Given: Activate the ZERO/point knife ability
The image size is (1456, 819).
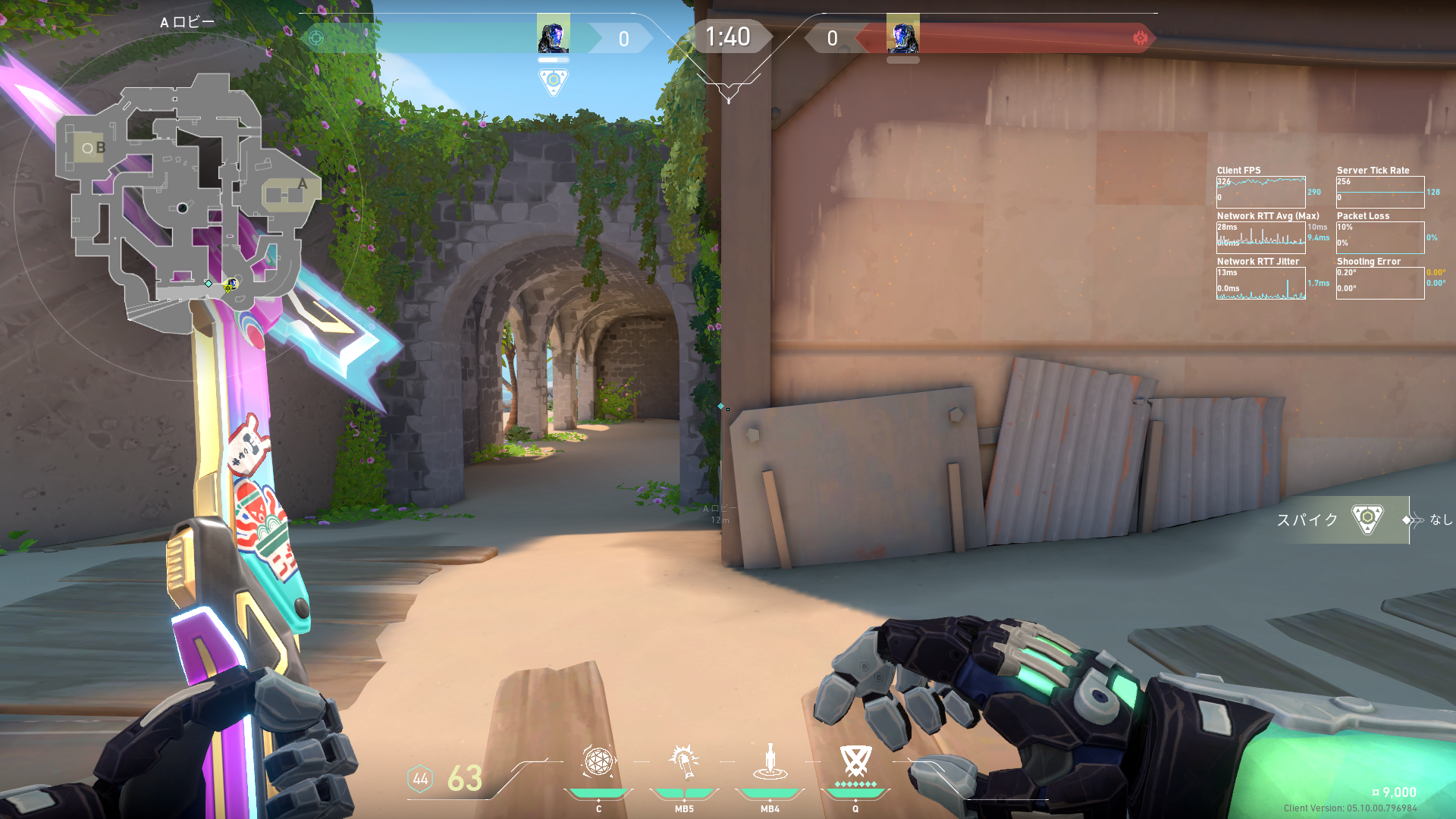Looking at the screenshot, I should coord(770,761).
